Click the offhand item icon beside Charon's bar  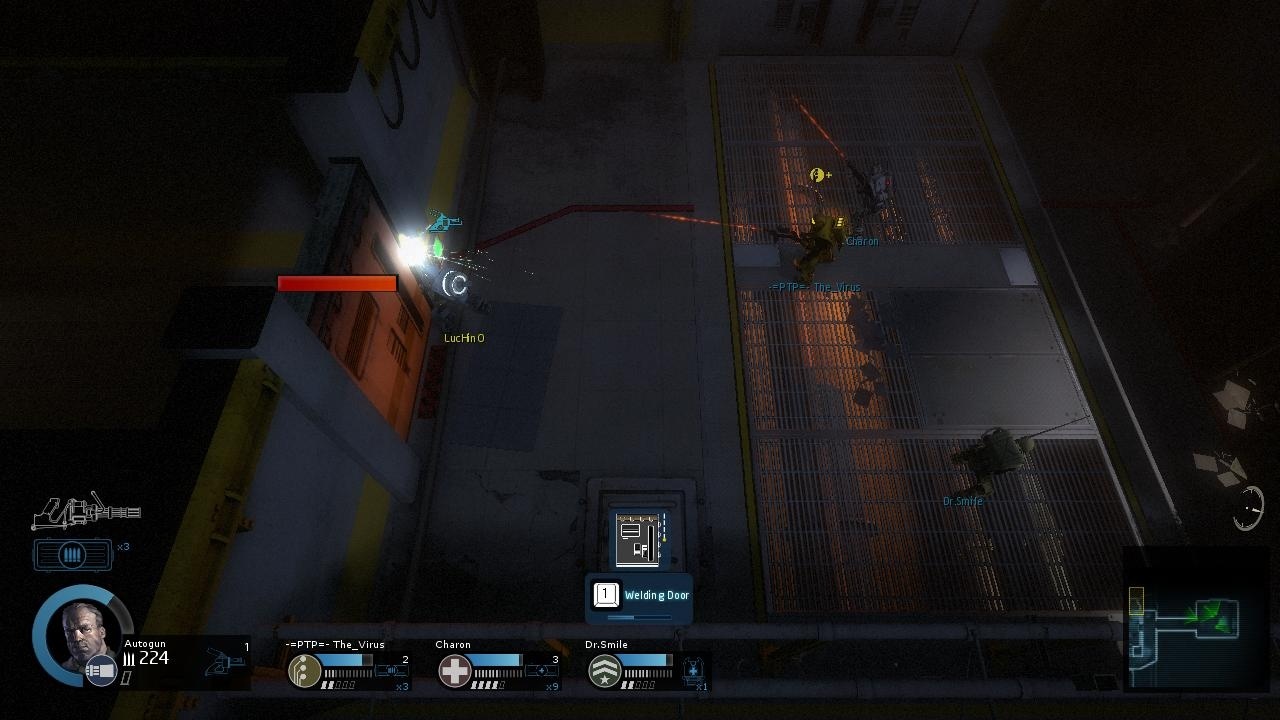(x=541, y=671)
